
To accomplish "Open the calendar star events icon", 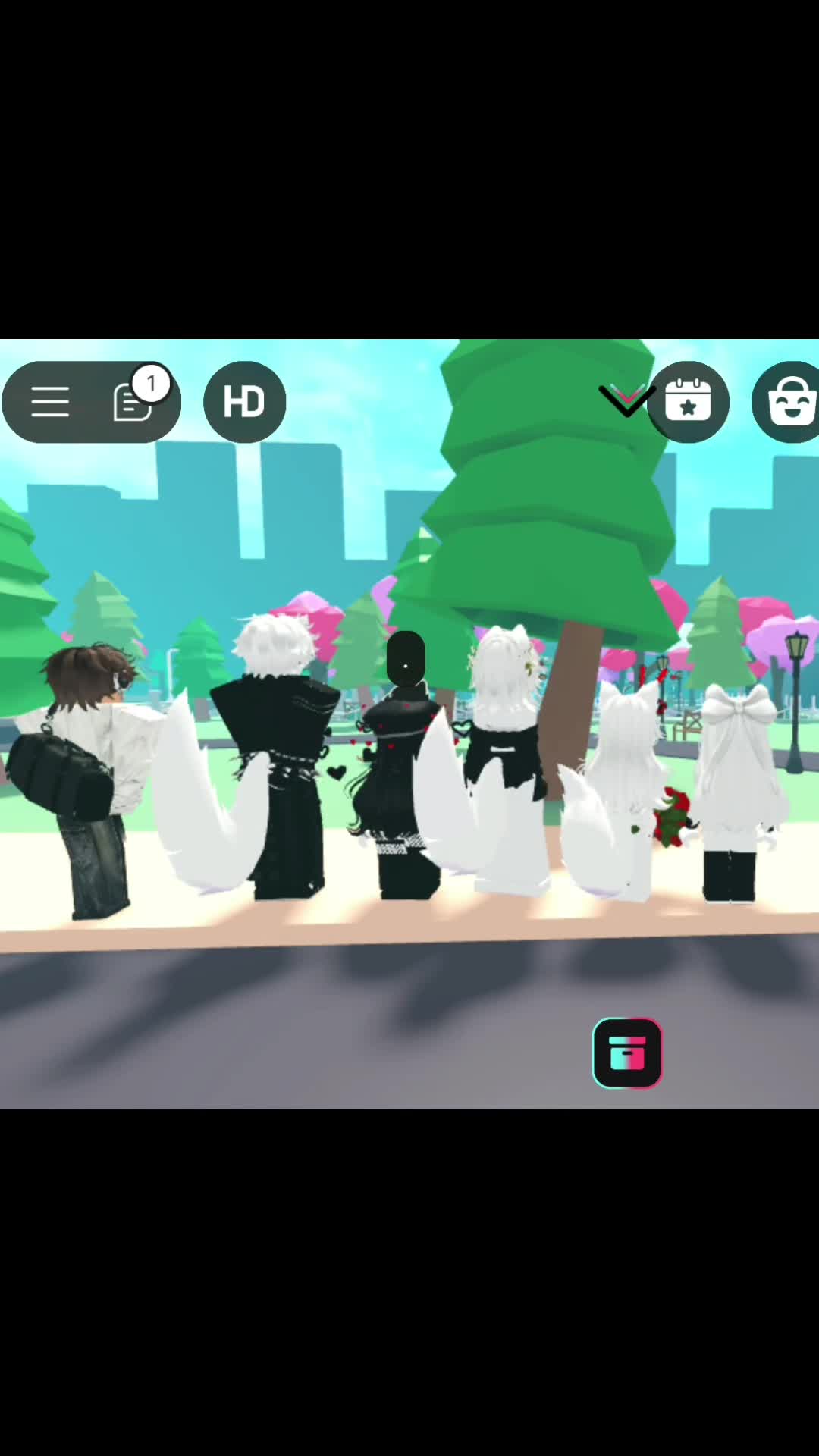I will pyautogui.click(x=689, y=402).
